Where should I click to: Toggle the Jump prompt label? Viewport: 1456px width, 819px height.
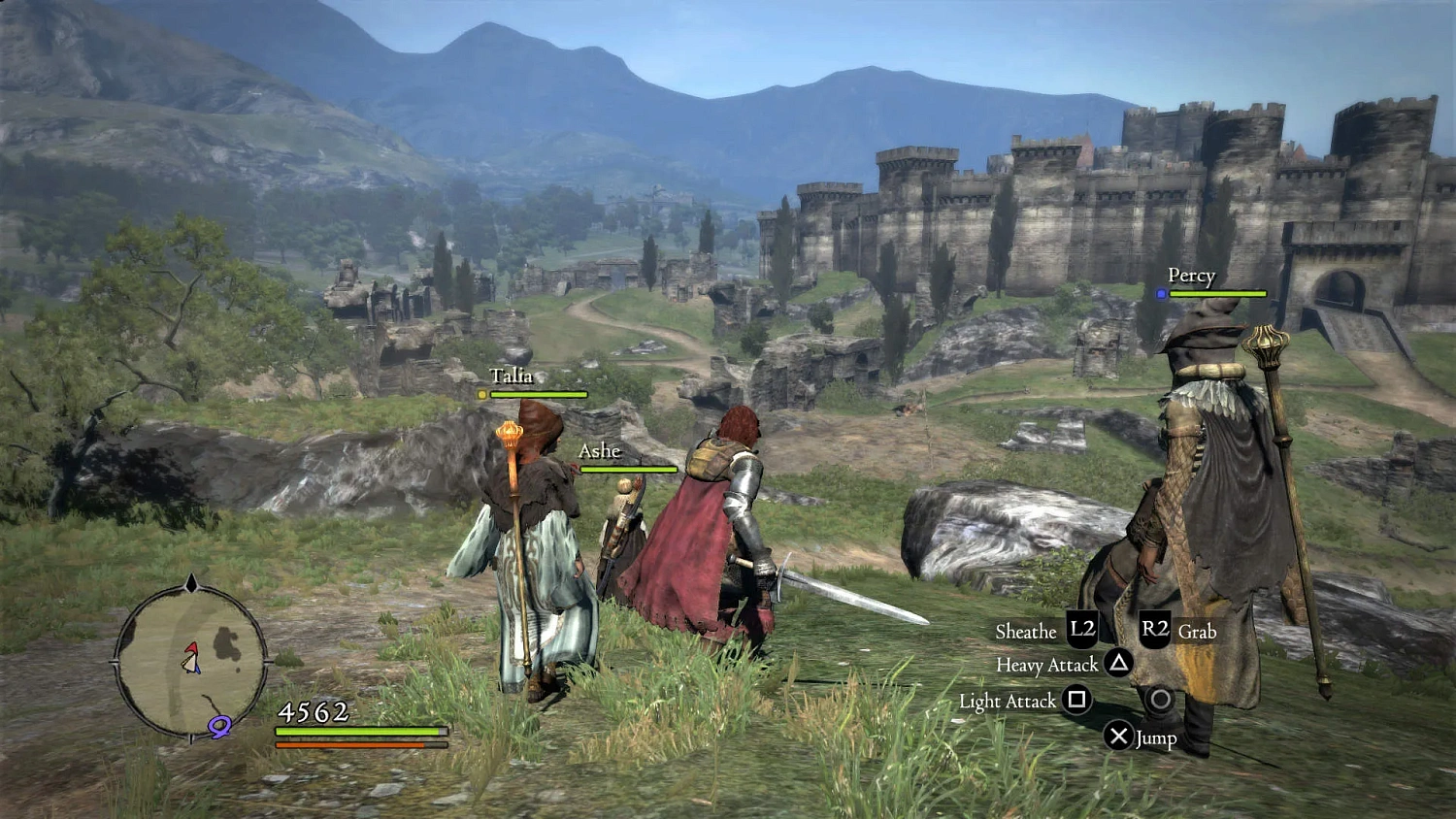[1158, 737]
